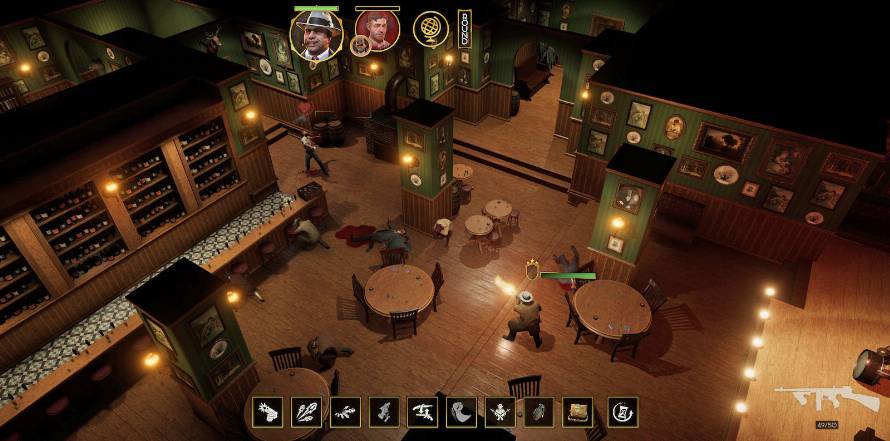890x441 pixels.
Task: Click the hourglass end turn button
Action: (x=622, y=412)
